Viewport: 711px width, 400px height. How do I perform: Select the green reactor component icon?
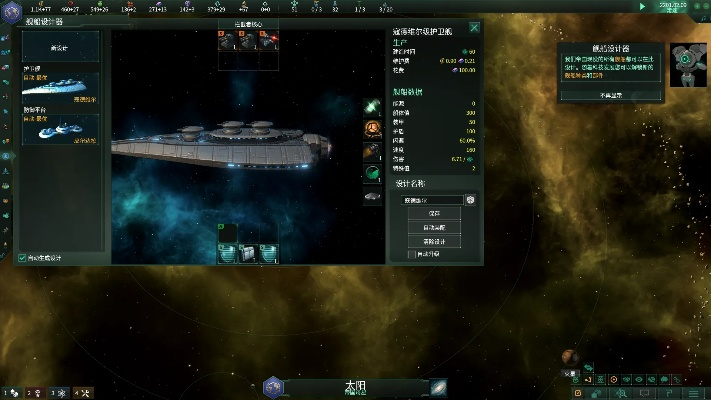pos(372,105)
